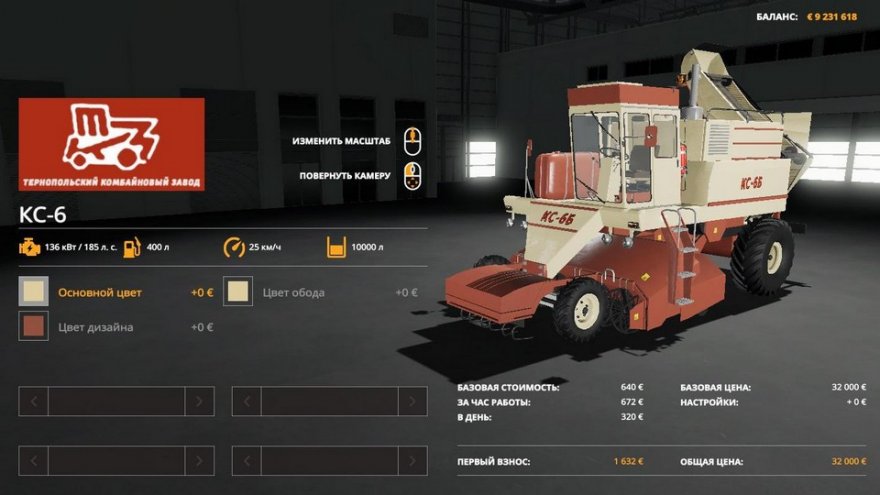Viewport: 880px width, 495px height.
Task: Open the Цвет дизайна design color option
Action: [x=96, y=327]
